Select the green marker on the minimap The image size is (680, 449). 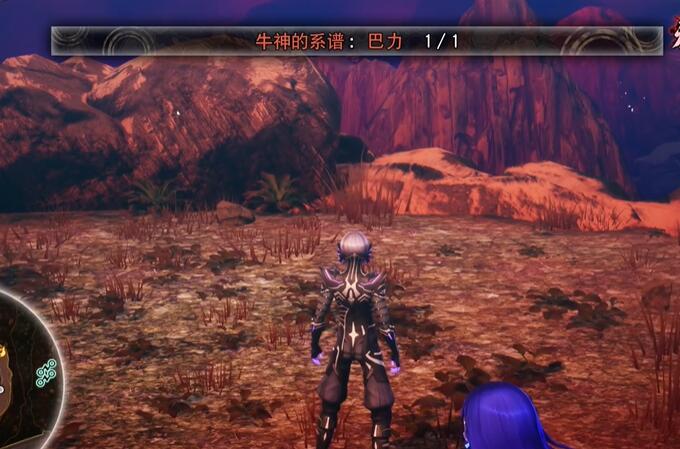point(46,373)
